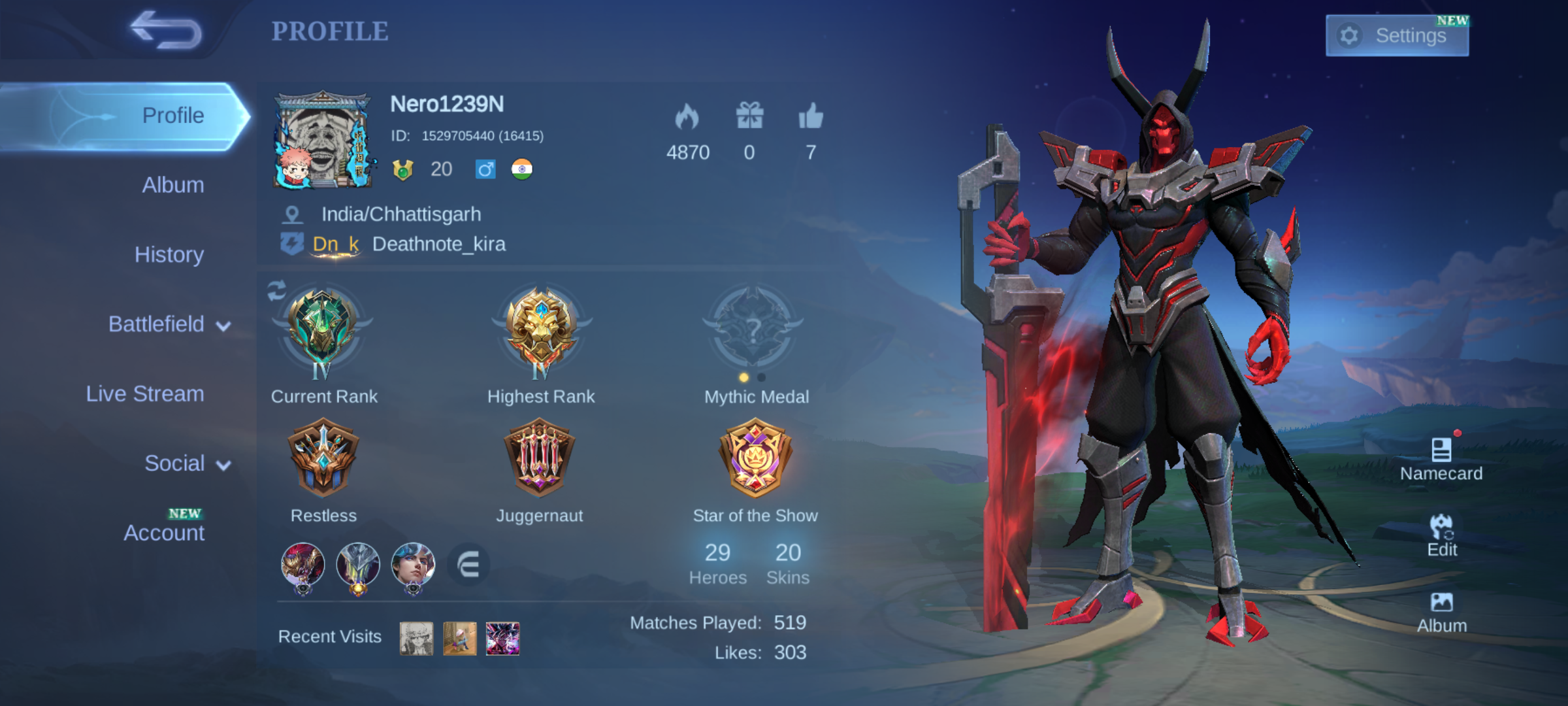Open the History tab
The image size is (1568, 706).
click(x=169, y=254)
